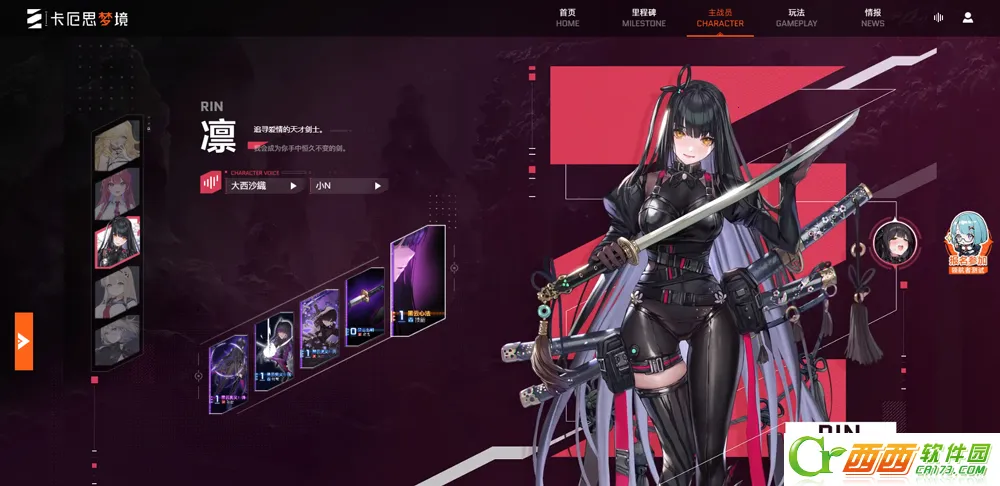
Task: Pick the katana sword skill card
Action: click(365, 307)
